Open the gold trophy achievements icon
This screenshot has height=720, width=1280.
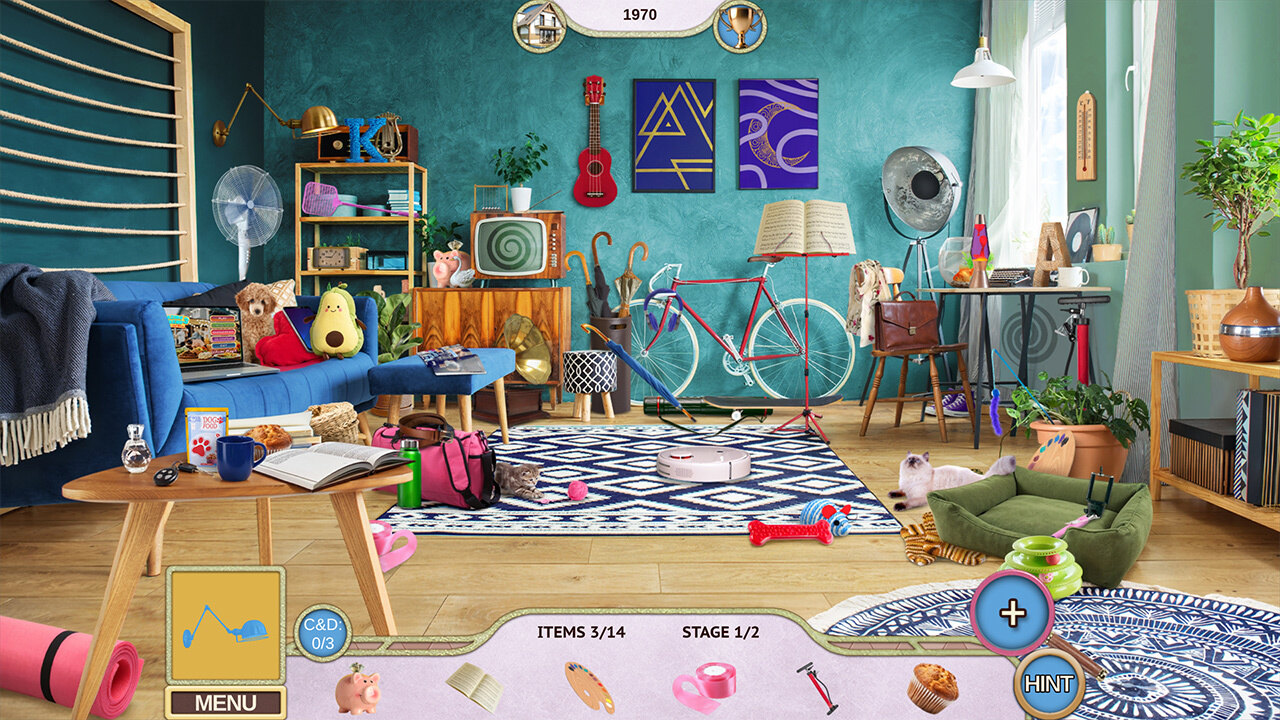pos(740,25)
